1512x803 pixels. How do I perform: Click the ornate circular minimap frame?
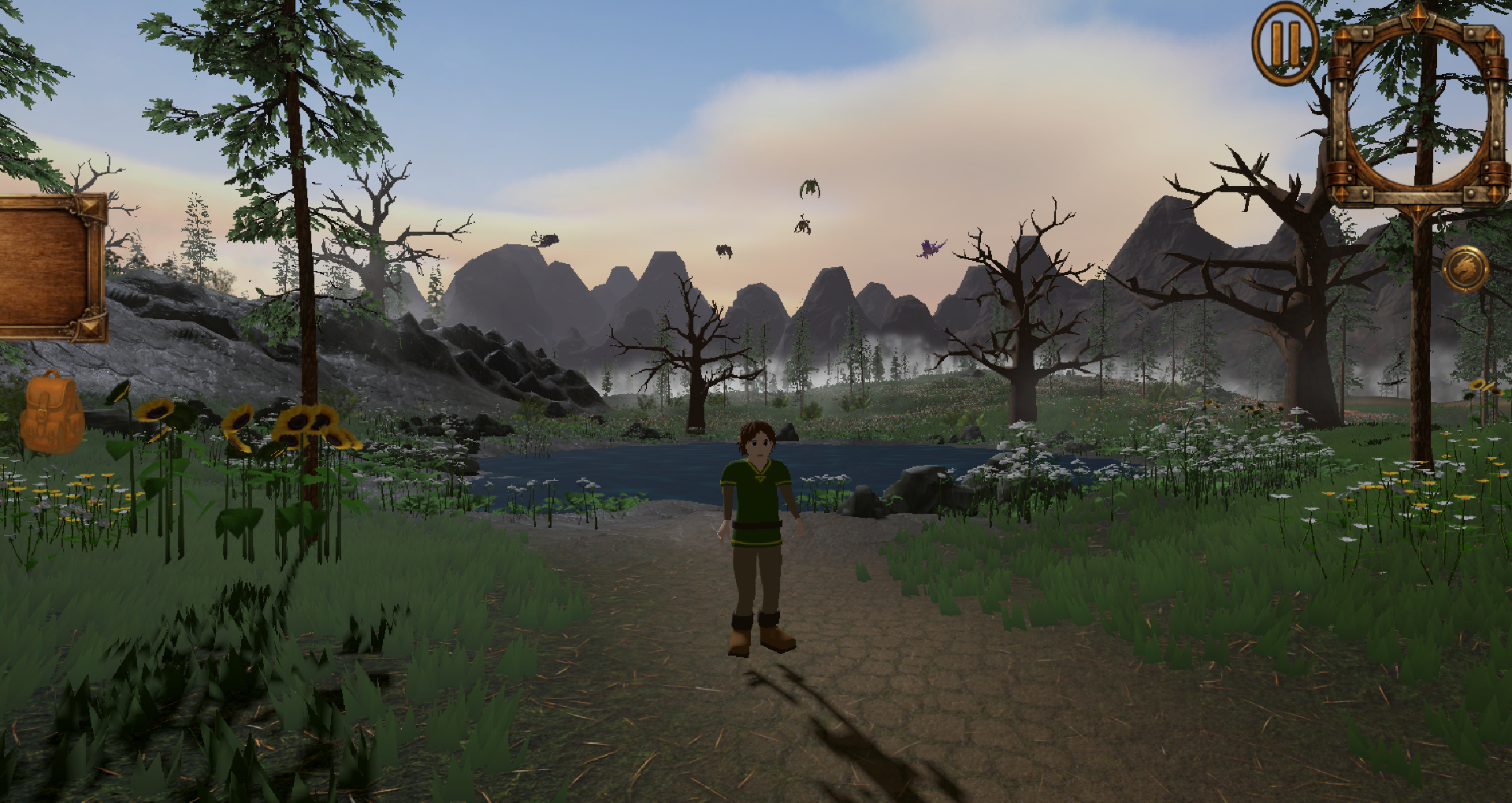[x=1417, y=109]
